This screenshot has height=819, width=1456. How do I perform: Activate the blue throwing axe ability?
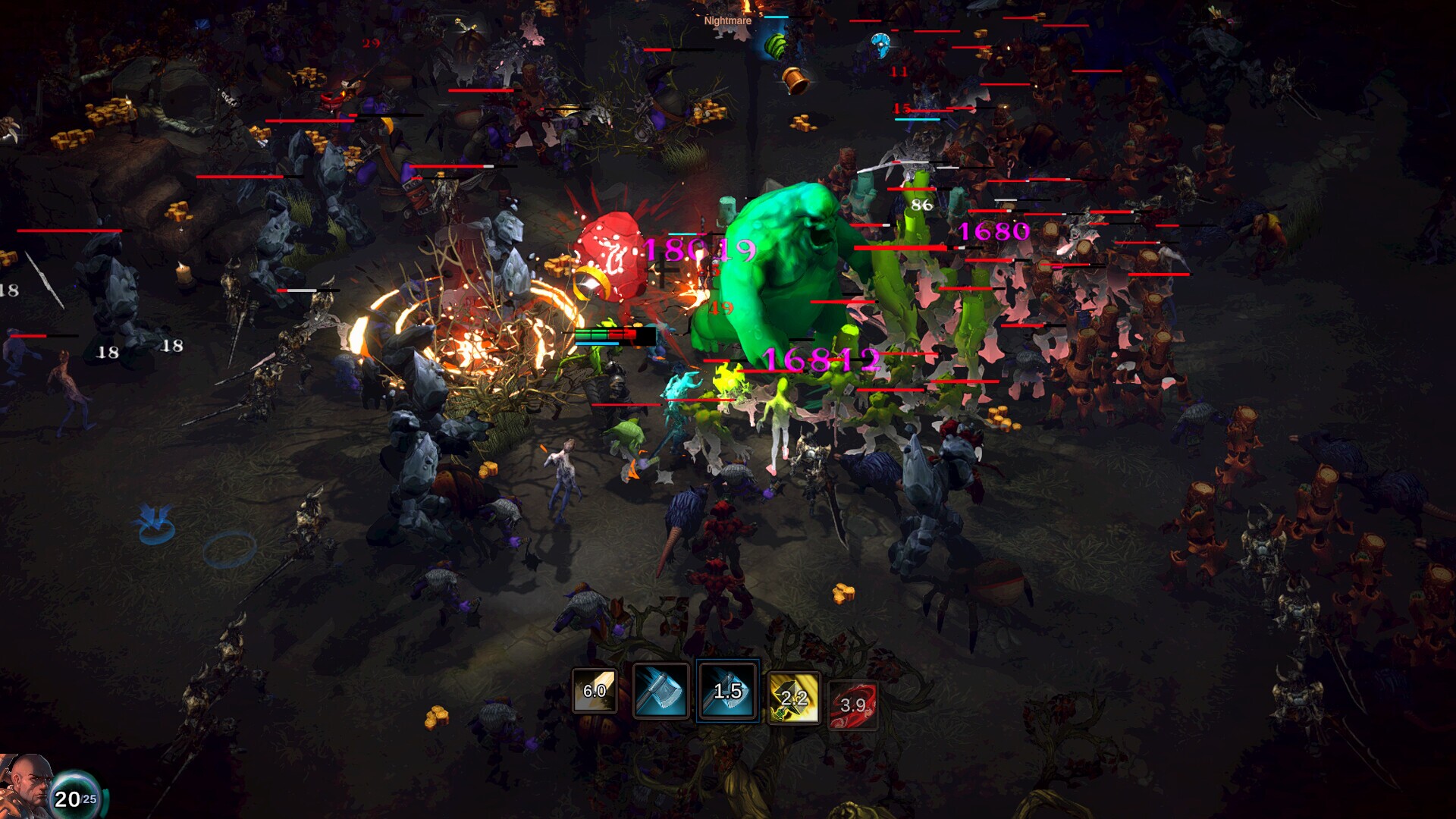click(x=661, y=692)
